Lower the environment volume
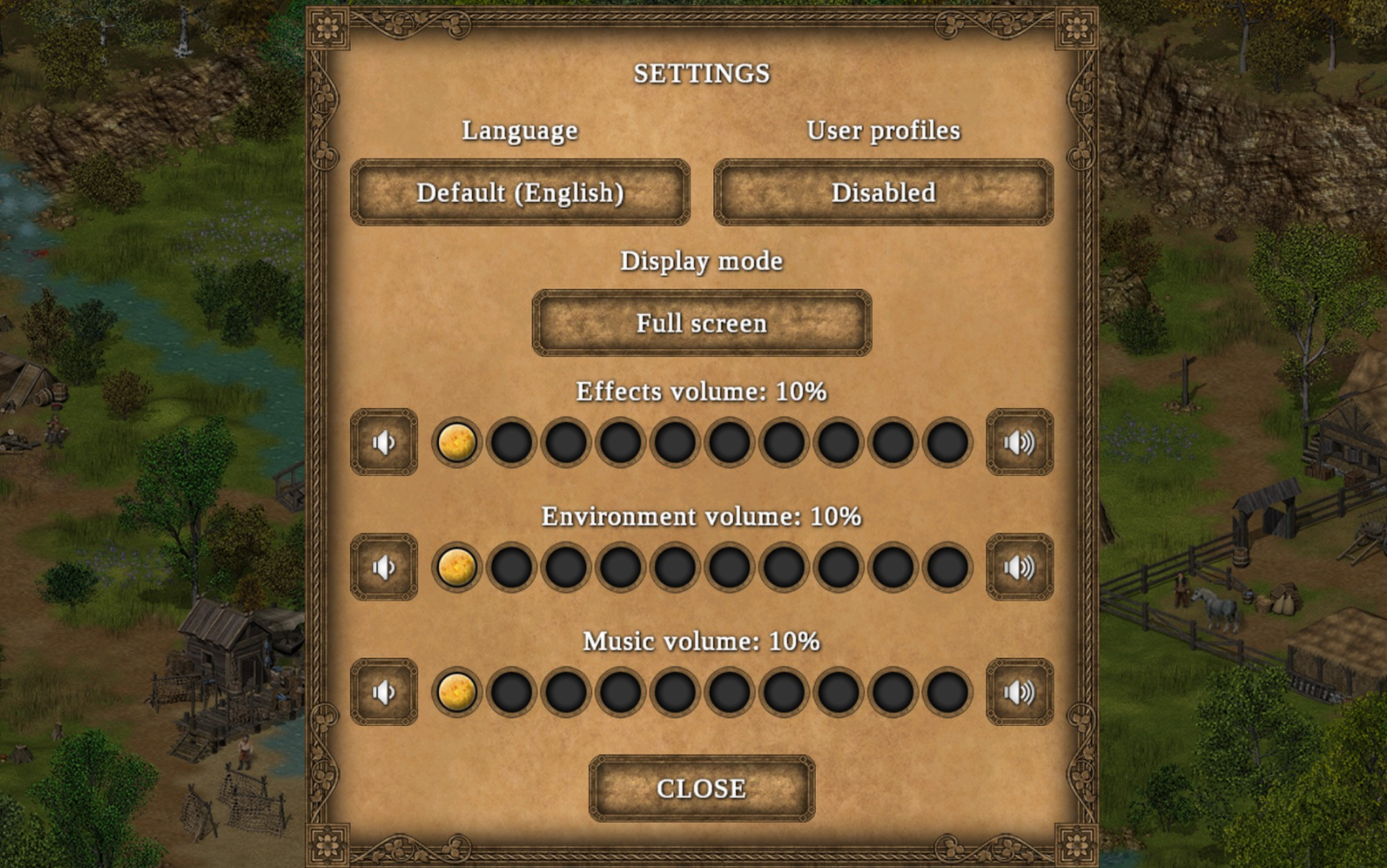 pyautogui.click(x=384, y=567)
